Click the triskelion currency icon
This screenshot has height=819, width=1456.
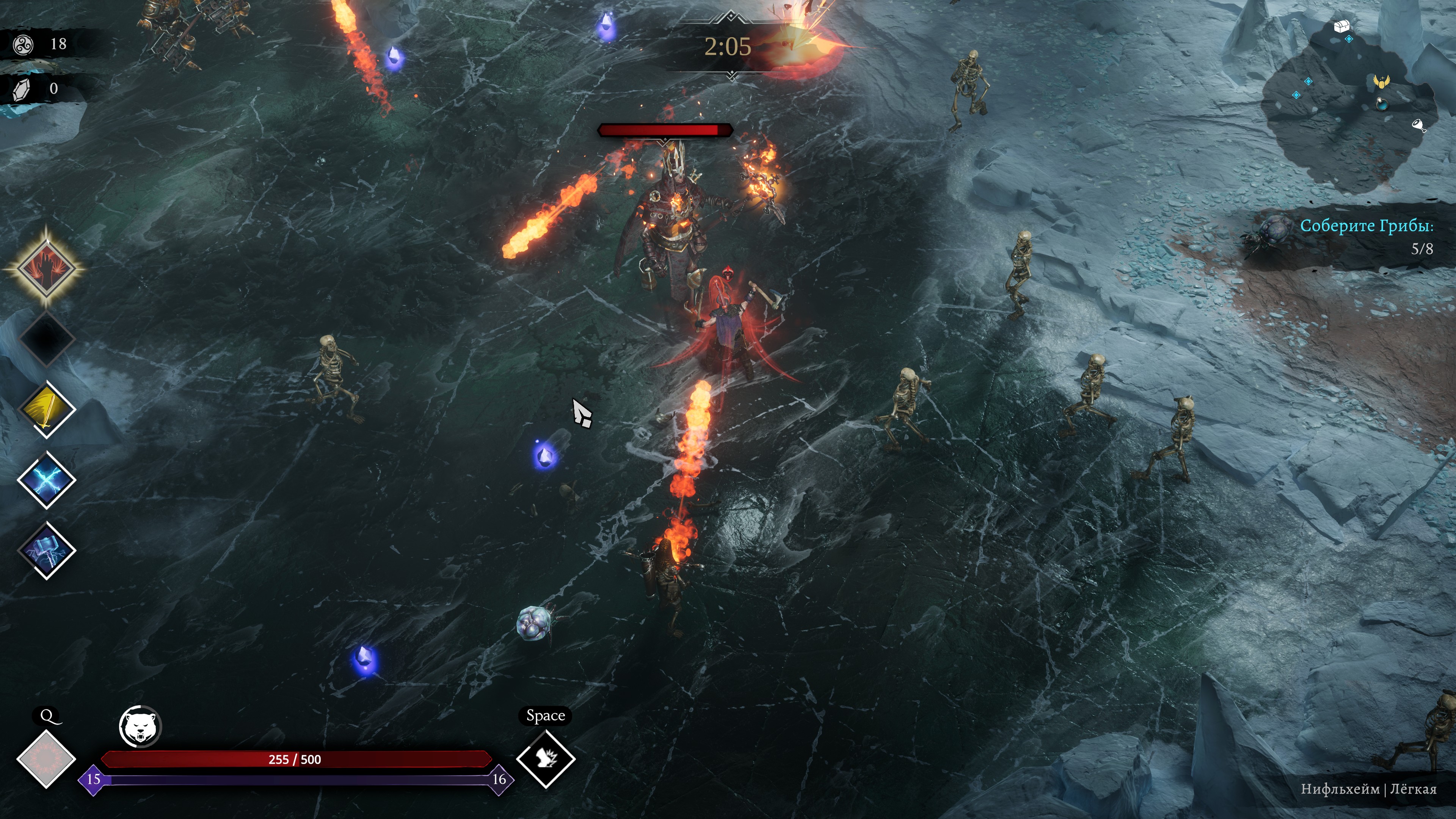coord(24,44)
